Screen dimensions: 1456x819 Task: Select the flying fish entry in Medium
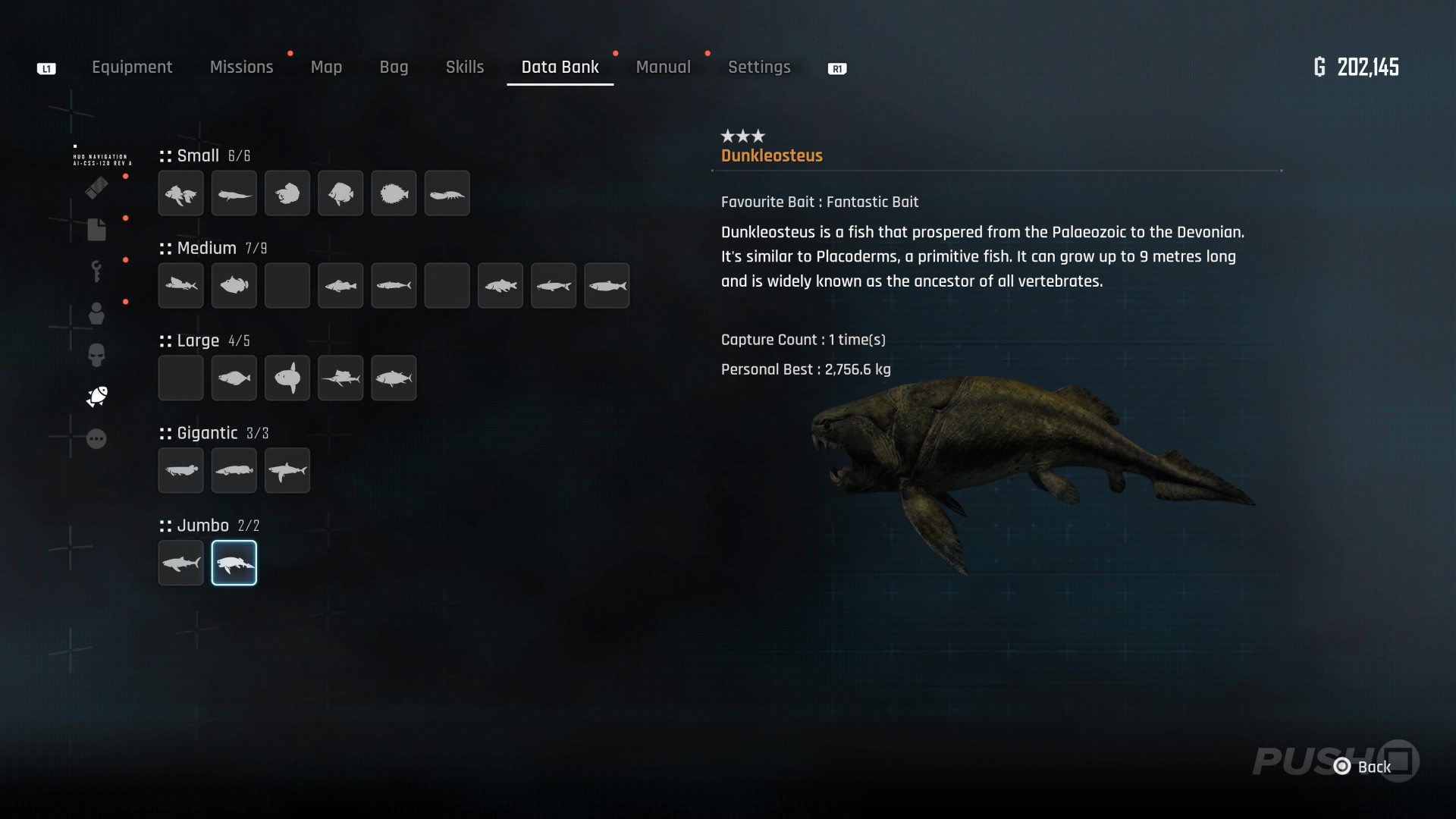tap(180, 286)
